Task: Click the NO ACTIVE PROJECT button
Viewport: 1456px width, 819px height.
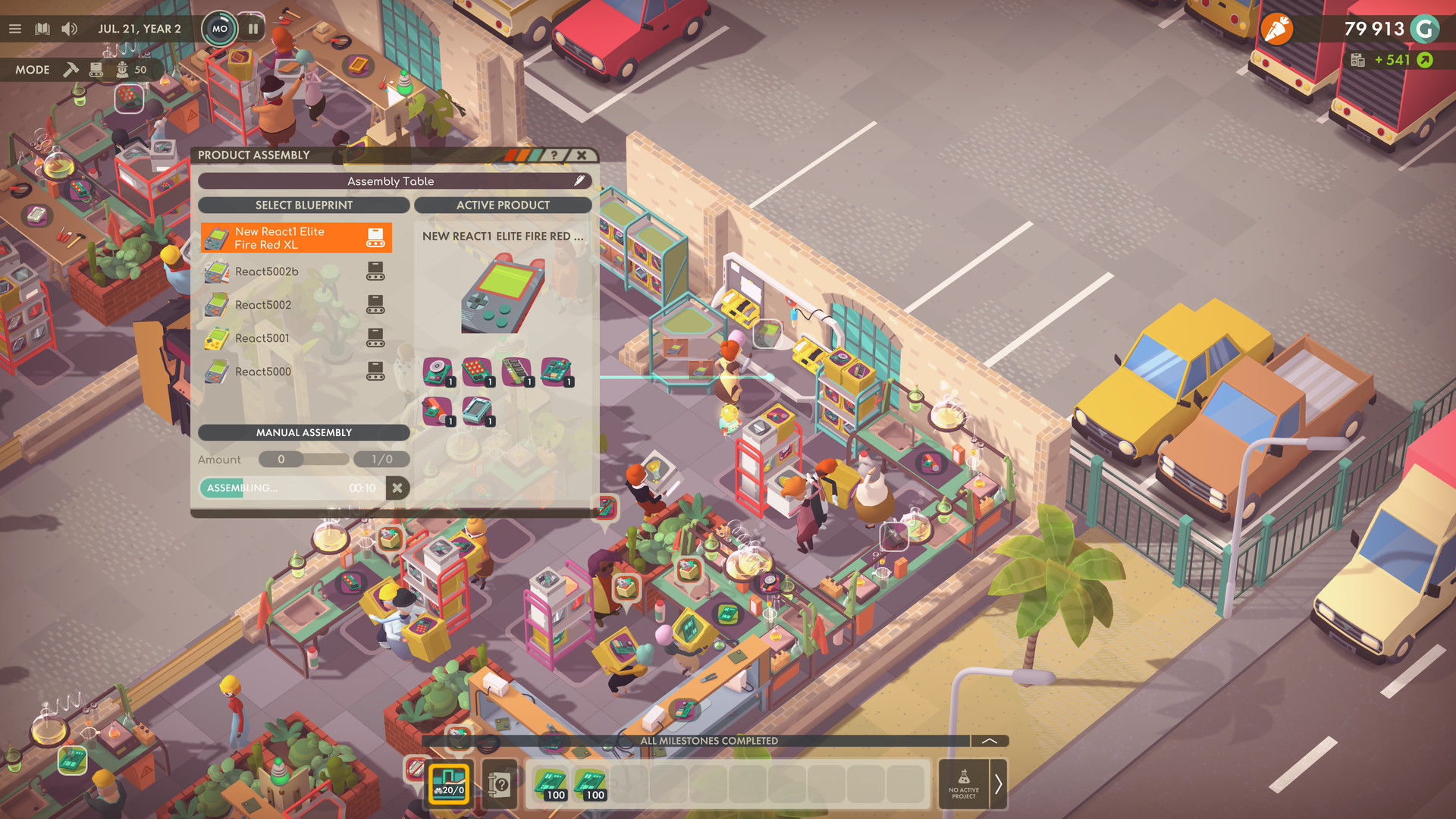Action: click(964, 785)
